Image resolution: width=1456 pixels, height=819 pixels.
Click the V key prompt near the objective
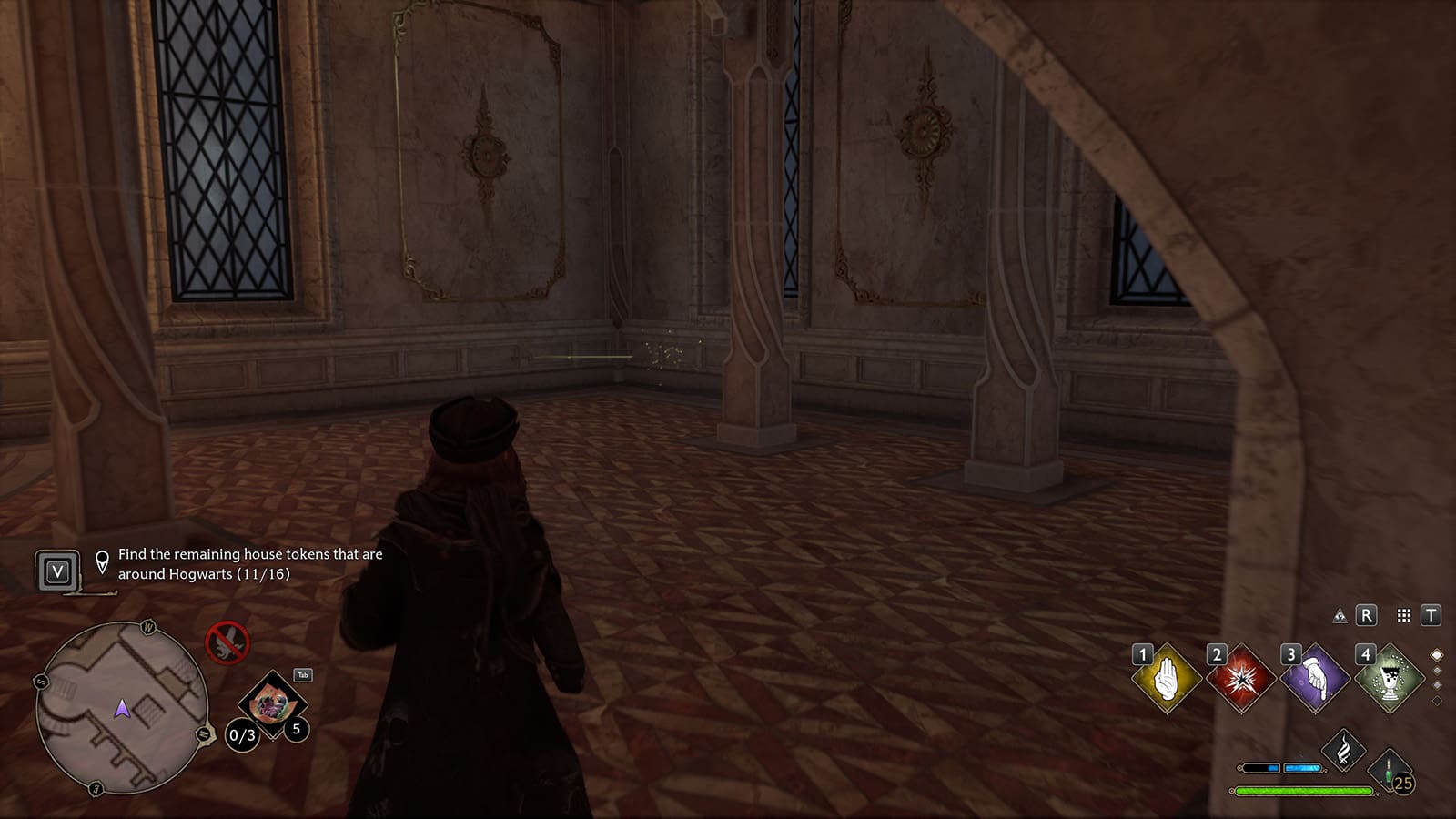click(58, 571)
